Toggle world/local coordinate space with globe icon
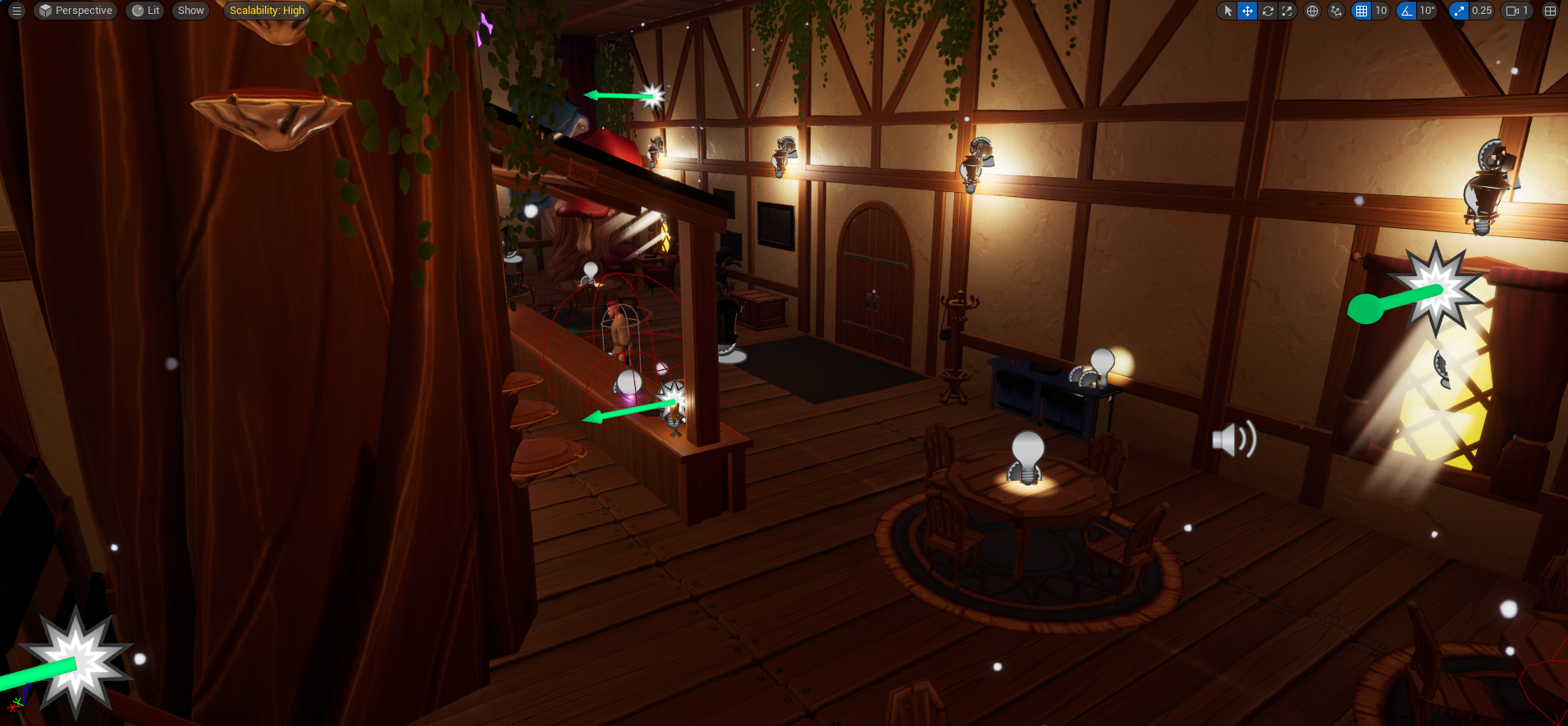 (1311, 11)
